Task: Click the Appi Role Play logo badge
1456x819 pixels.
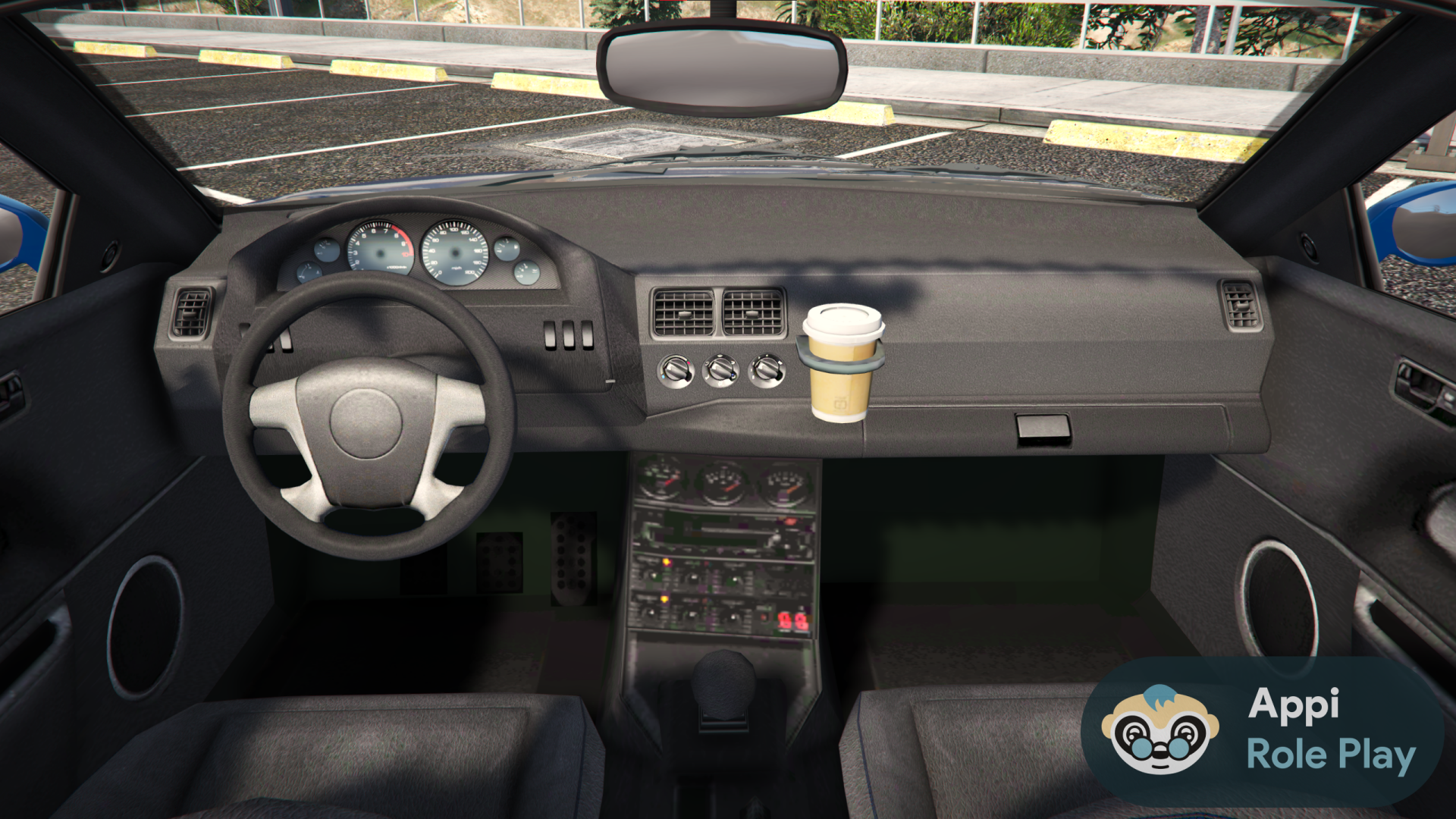Action: tap(1262, 730)
